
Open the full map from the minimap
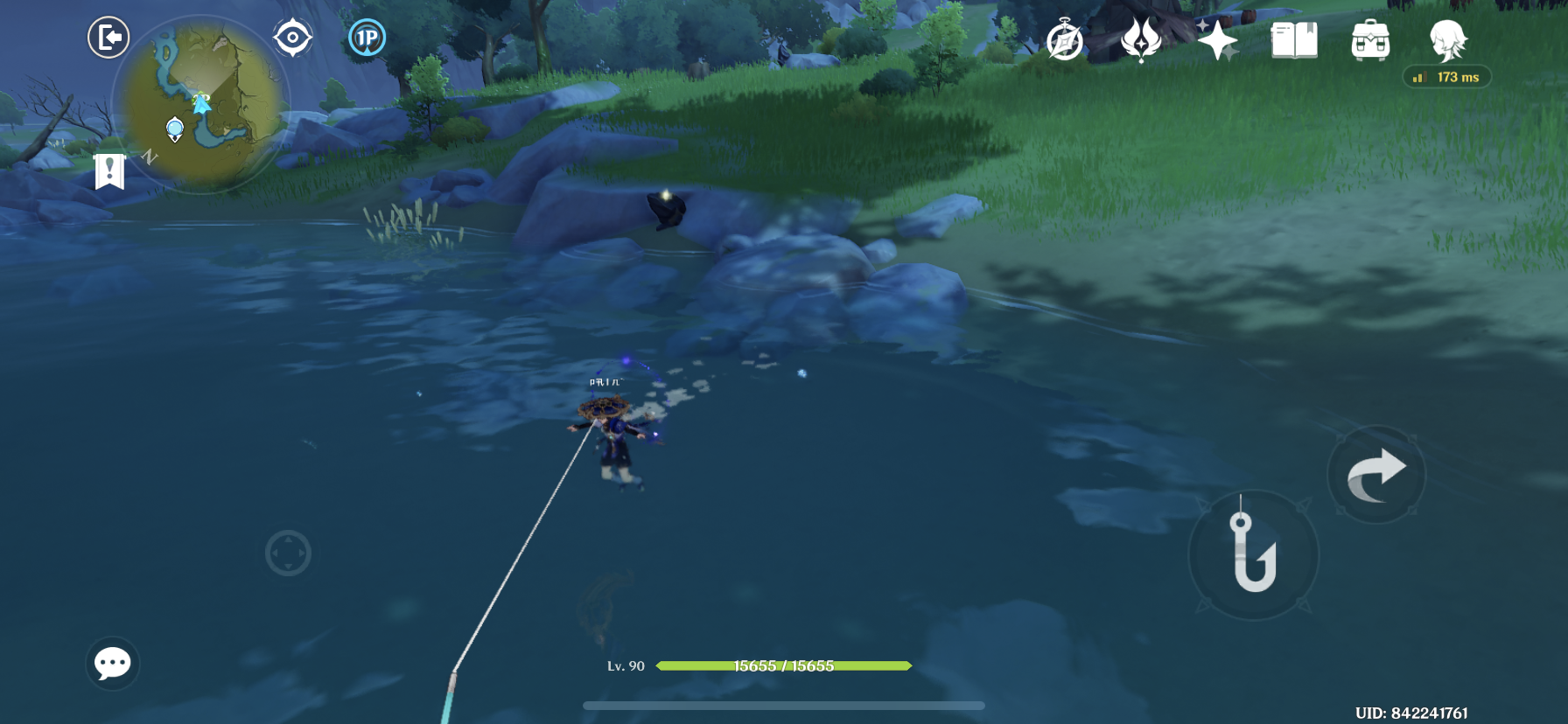click(207, 105)
